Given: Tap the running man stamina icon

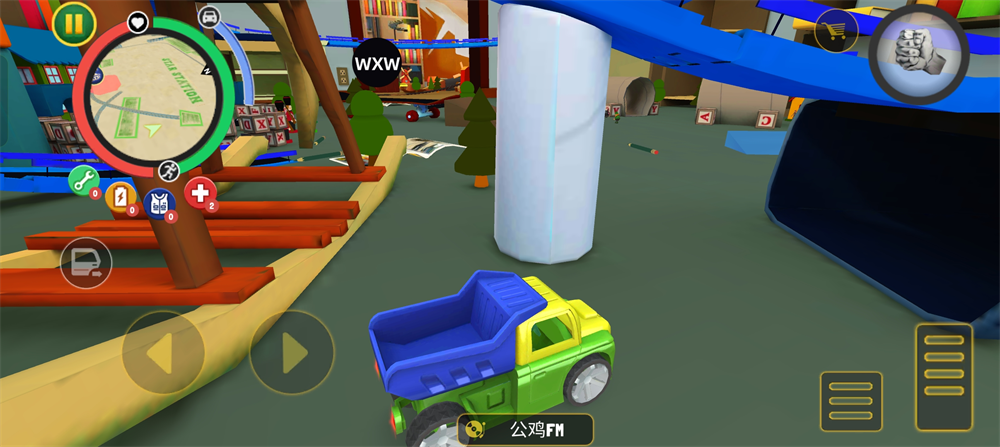Looking at the screenshot, I should 168,169.
